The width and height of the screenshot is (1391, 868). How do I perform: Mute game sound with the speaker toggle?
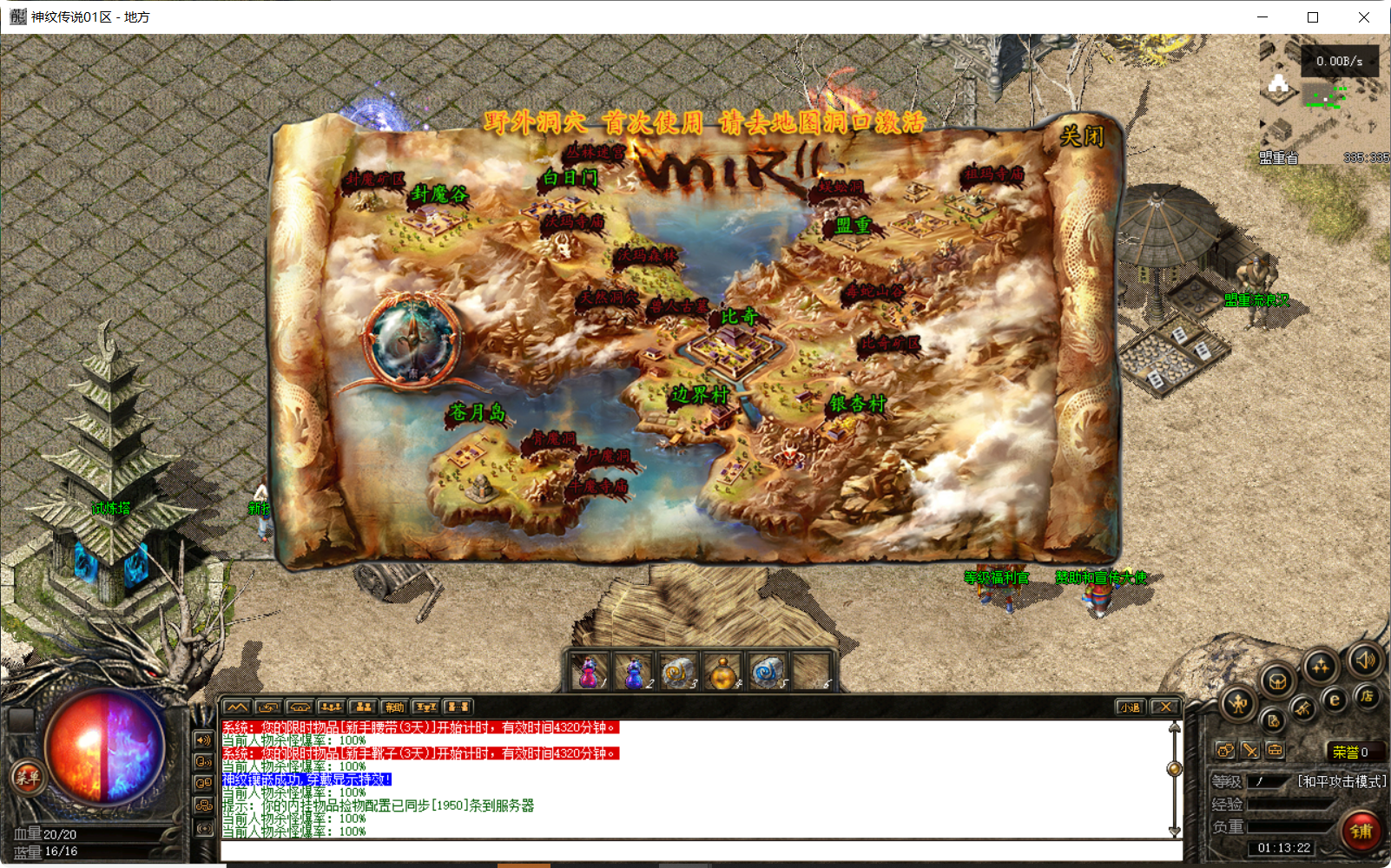(x=1365, y=662)
